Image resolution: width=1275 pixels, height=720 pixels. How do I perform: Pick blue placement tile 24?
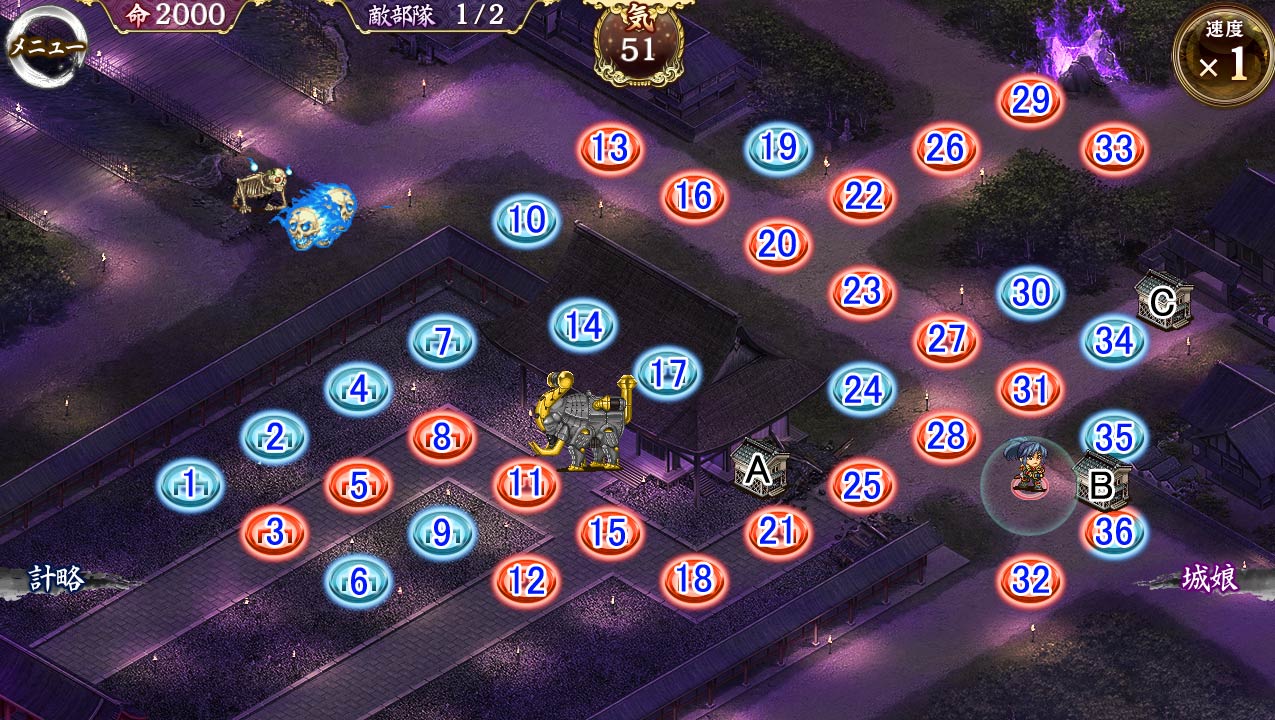coord(862,390)
